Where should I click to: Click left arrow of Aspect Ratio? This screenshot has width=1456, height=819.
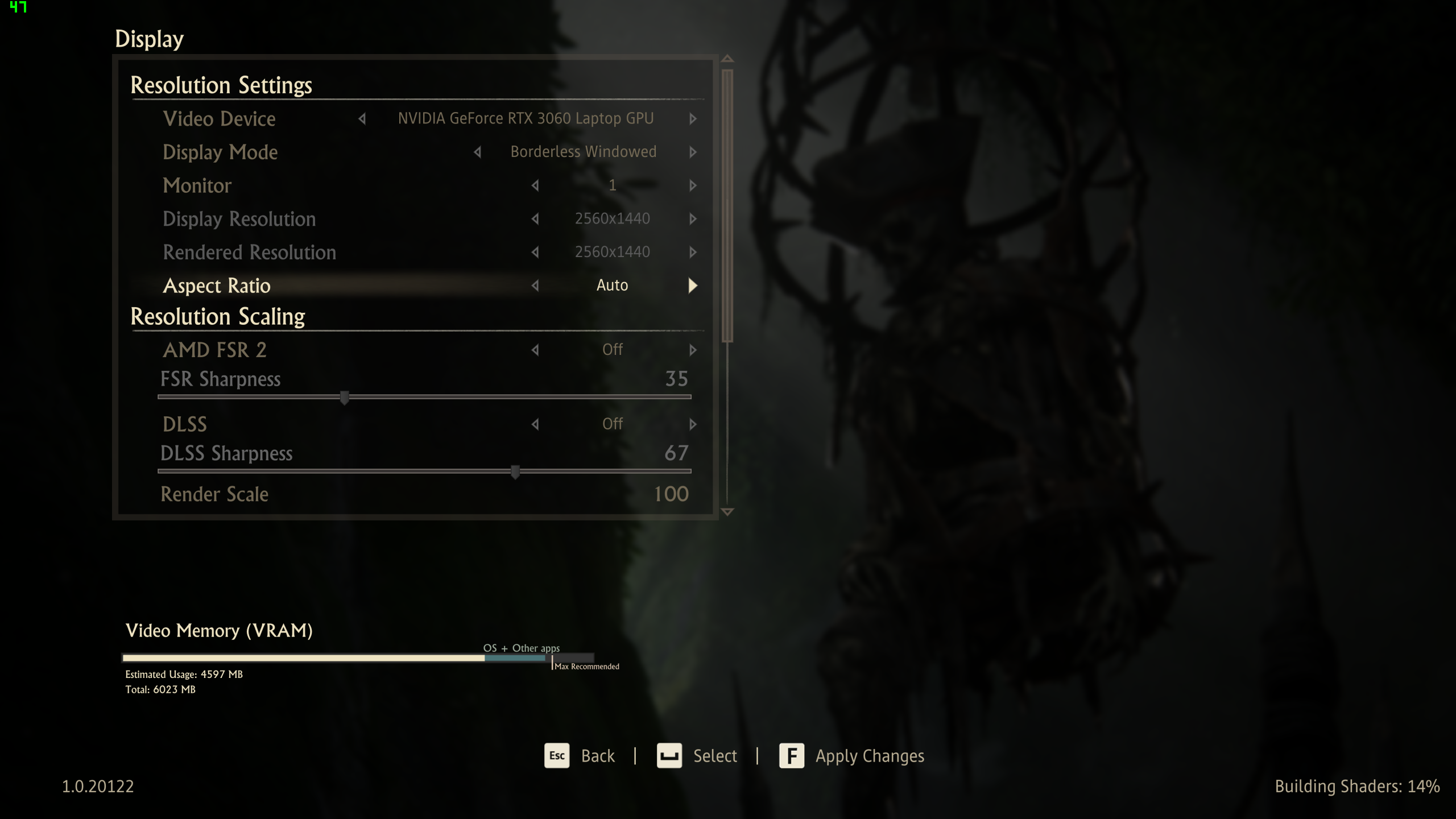pyautogui.click(x=535, y=286)
